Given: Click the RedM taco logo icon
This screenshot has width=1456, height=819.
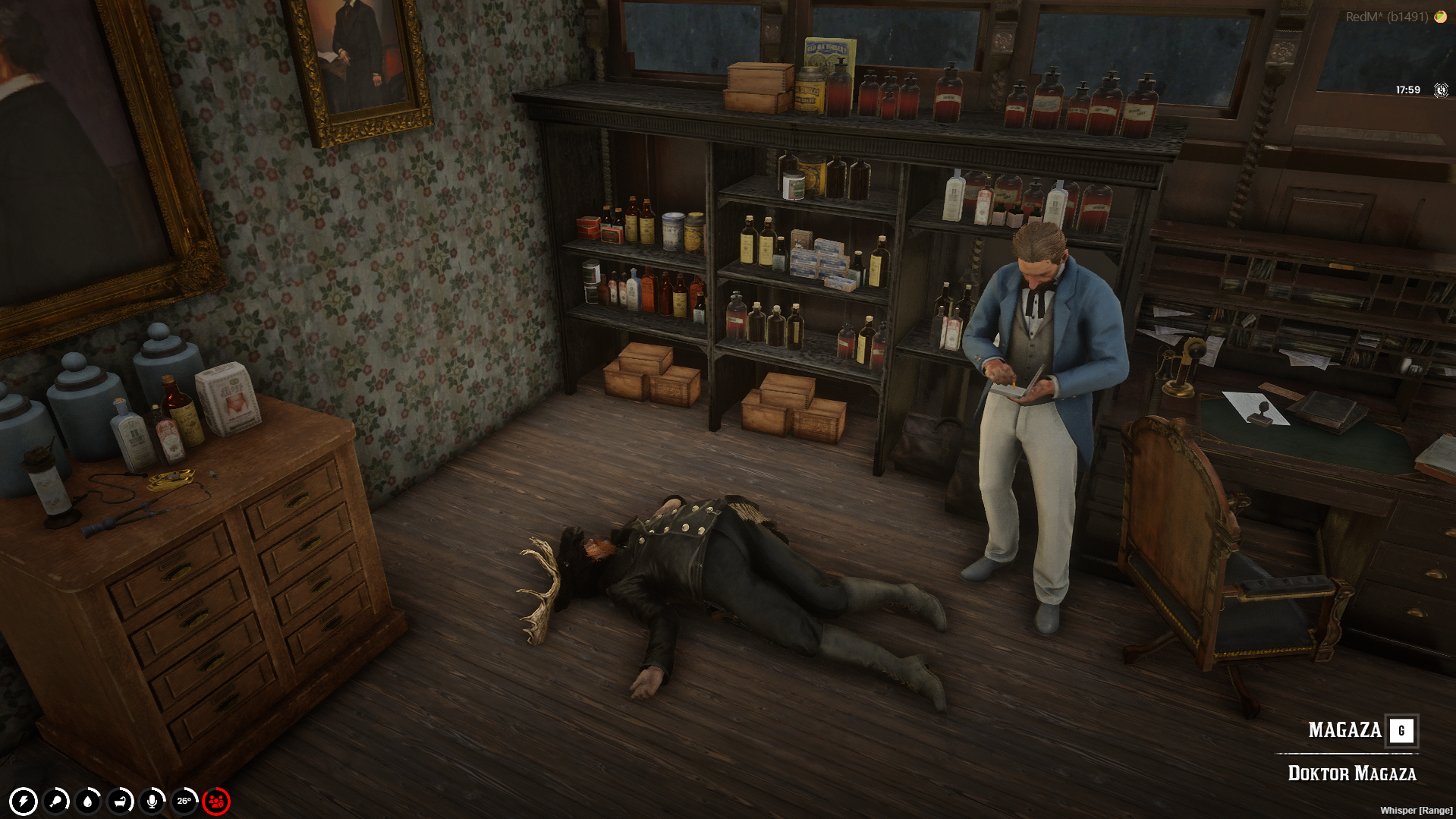Looking at the screenshot, I should tap(1440, 17).
